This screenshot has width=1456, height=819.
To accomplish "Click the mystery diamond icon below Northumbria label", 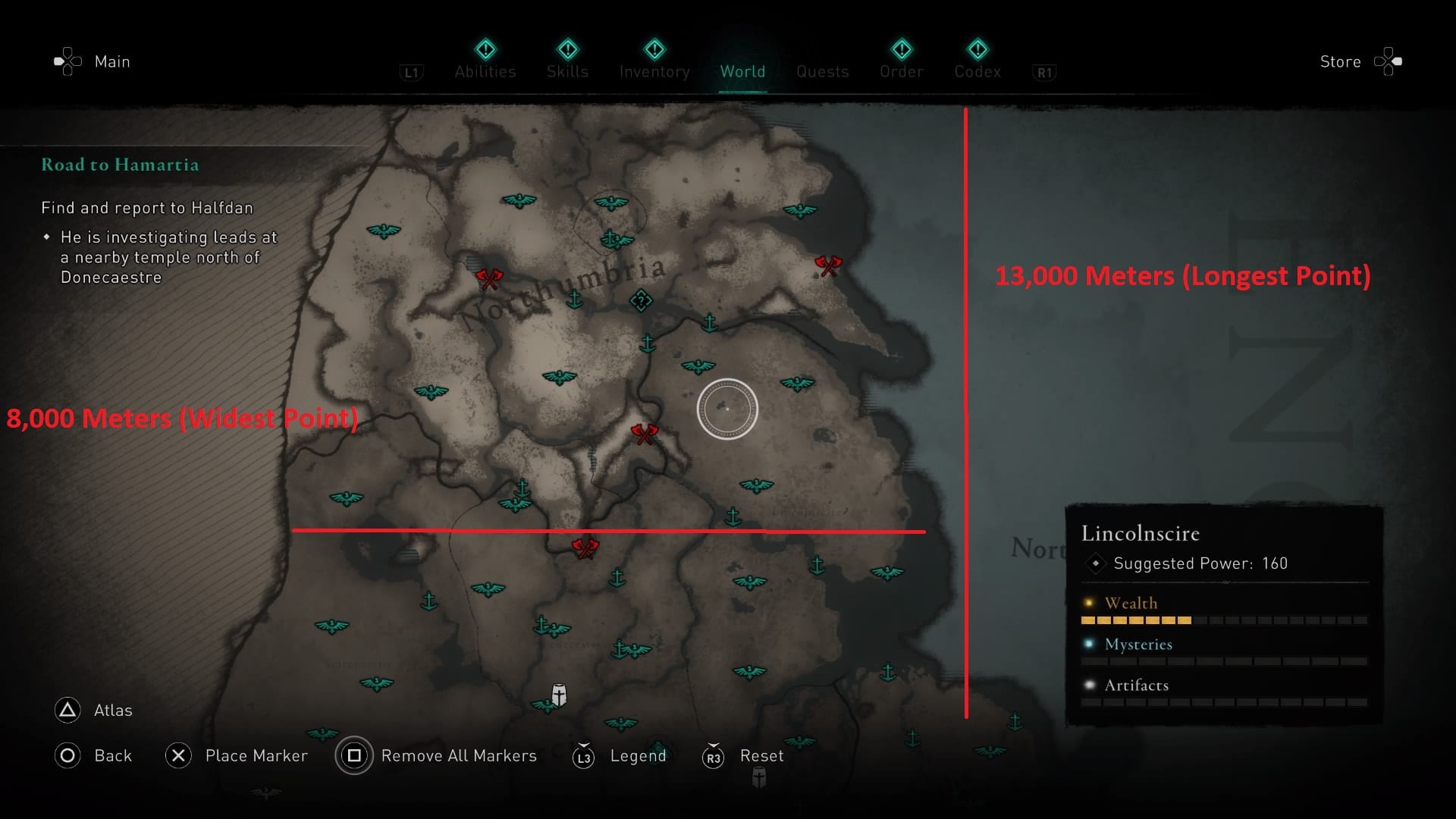I will pyautogui.click(x=641, y=301).
